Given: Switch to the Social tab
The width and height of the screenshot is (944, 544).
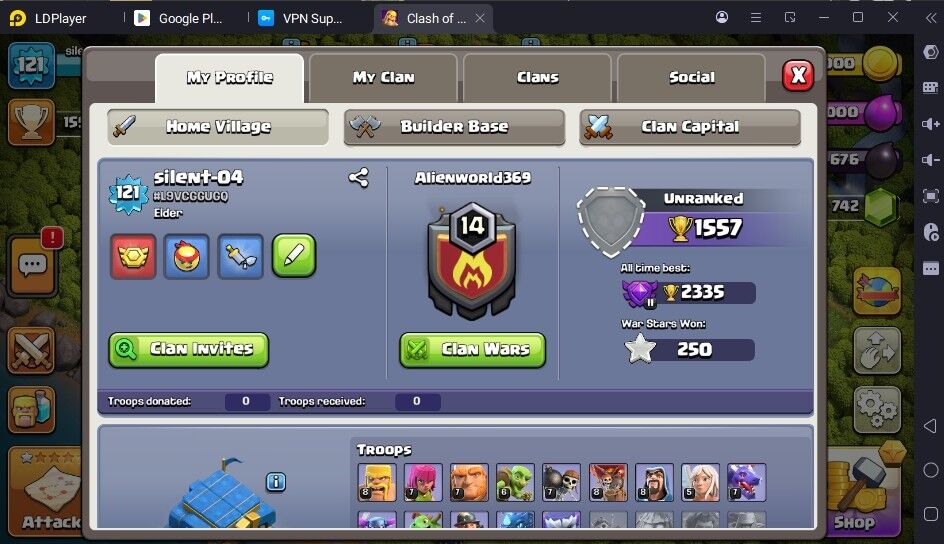Looking at the screenshot, I should click(691, 77).
